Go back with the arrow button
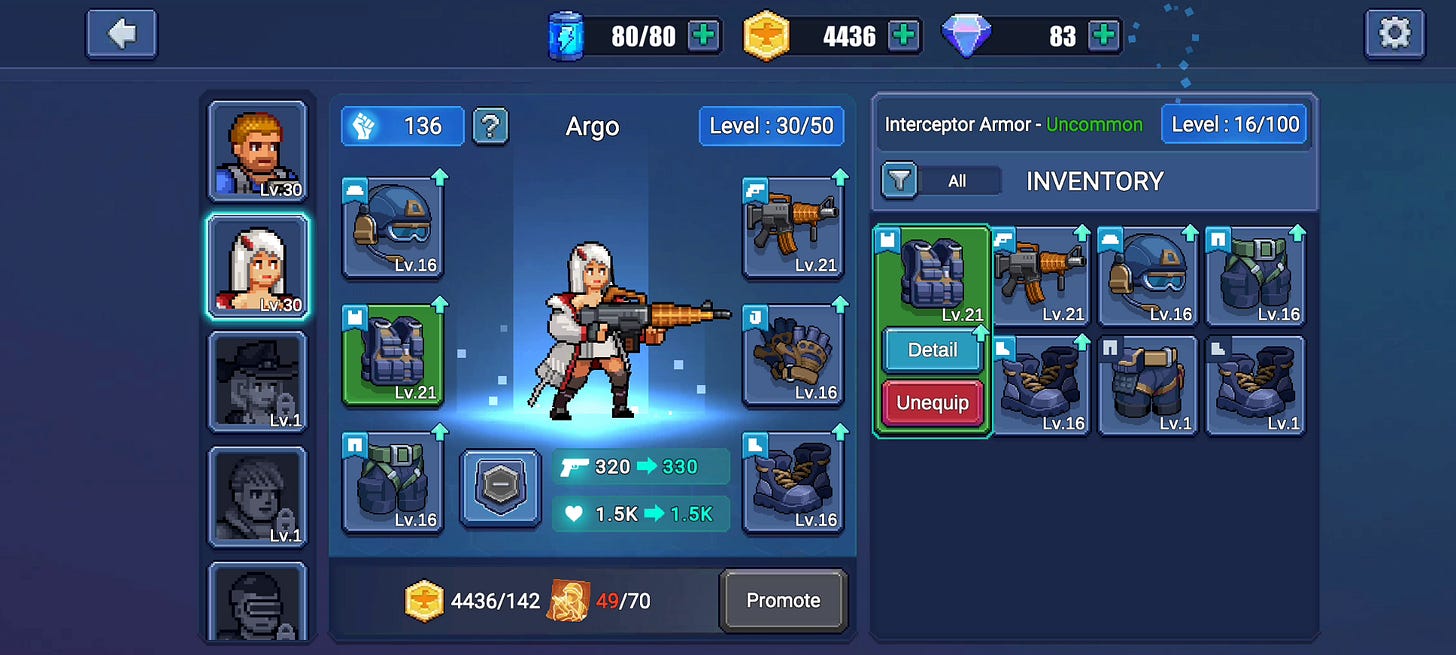This screenshot has width=1456, height=655. coord(122,35)
